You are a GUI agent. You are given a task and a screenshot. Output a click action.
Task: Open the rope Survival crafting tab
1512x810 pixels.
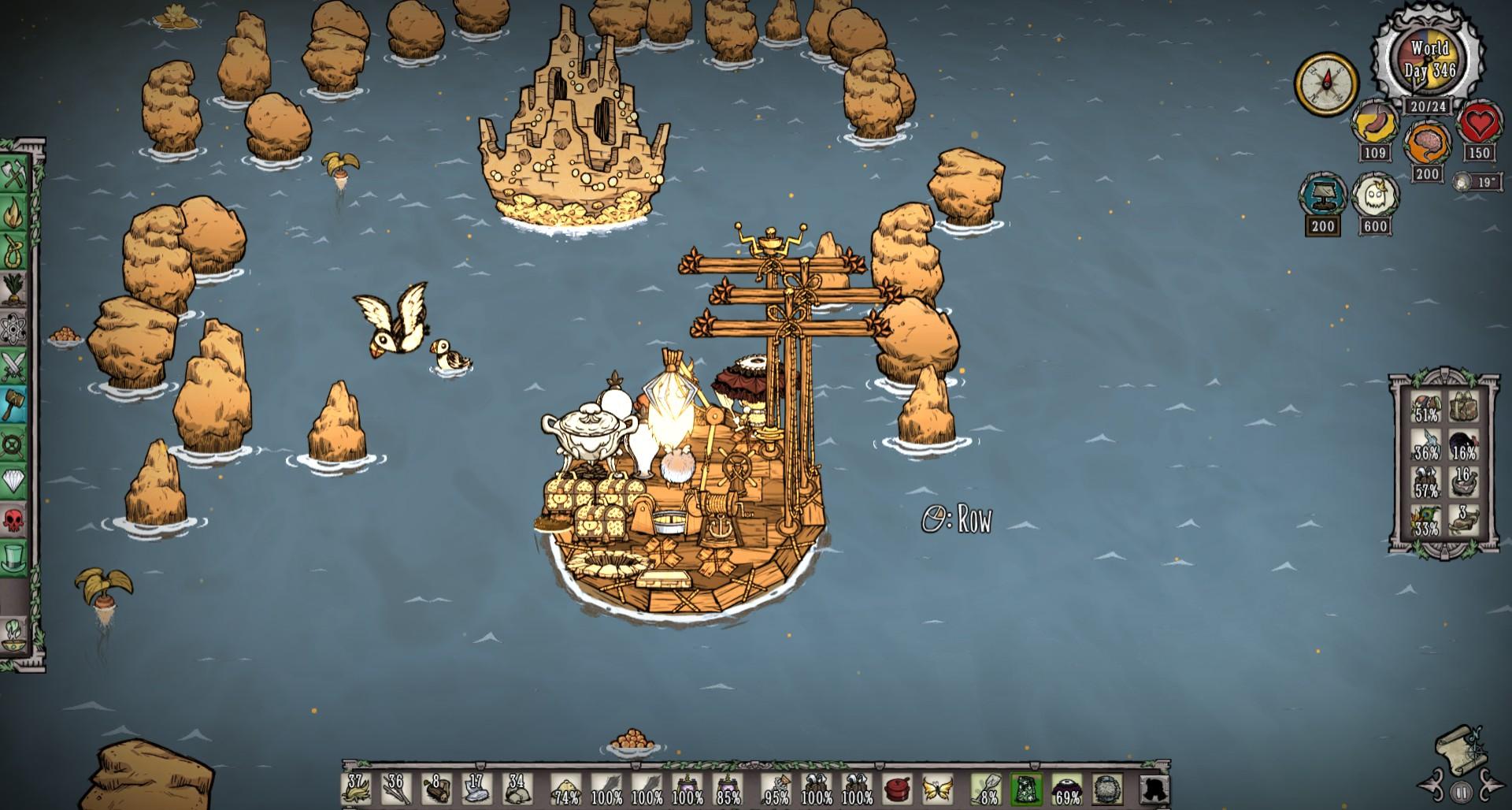click(x=15, y=251)
